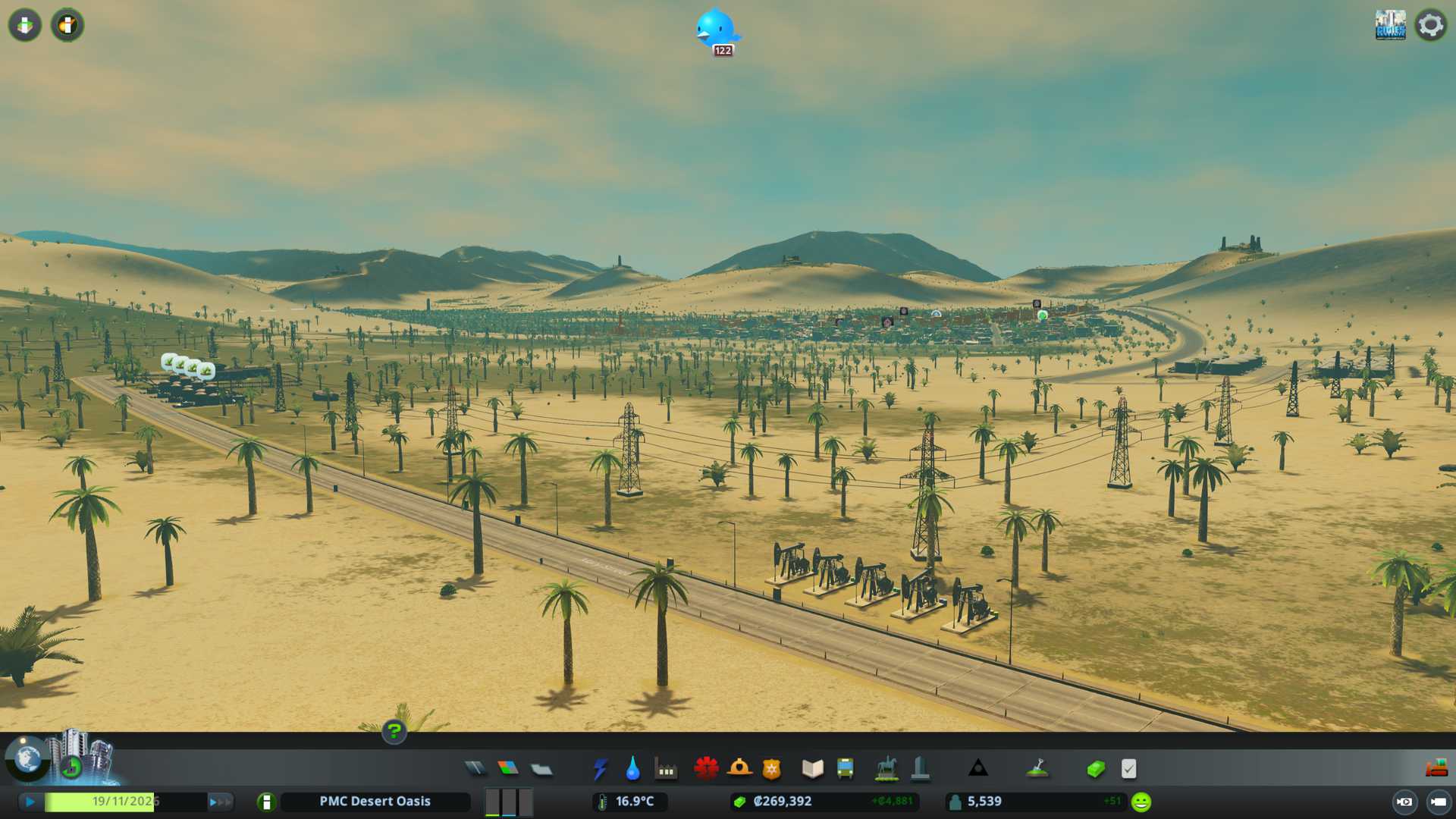Open the Zoning tool

(508, 769)
